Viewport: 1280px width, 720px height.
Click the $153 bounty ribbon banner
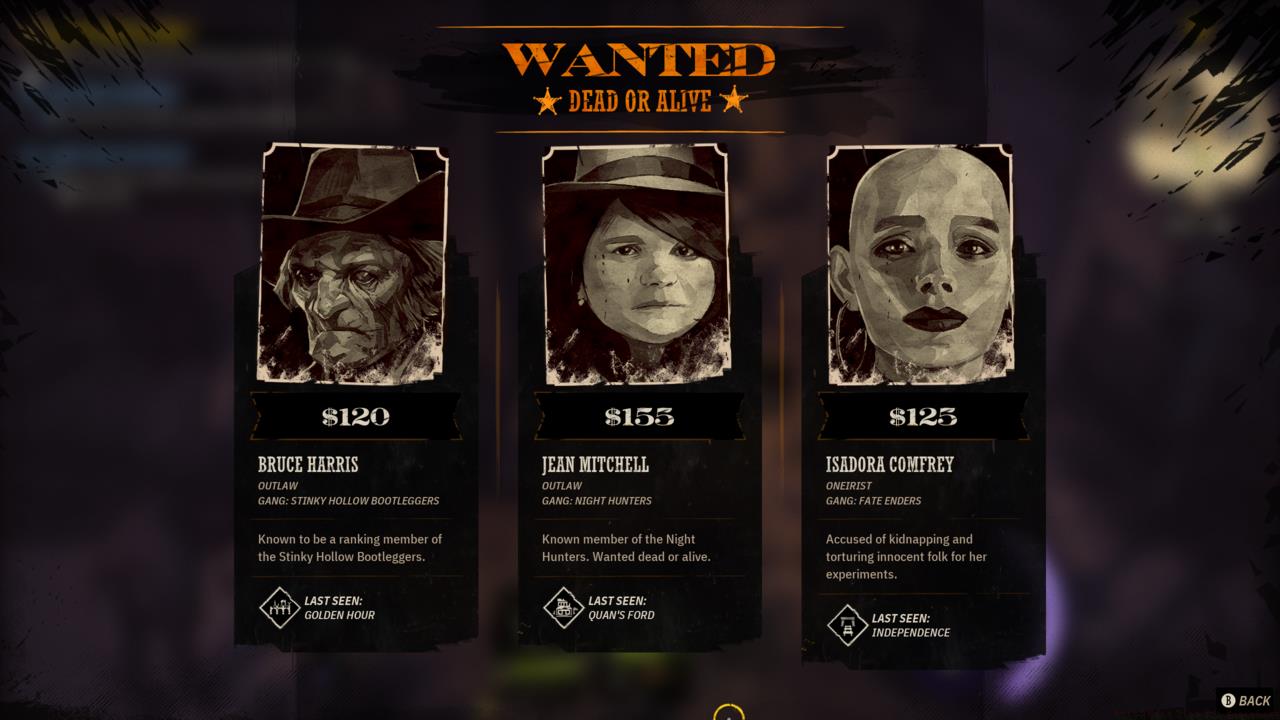click(x=640, y=417)
